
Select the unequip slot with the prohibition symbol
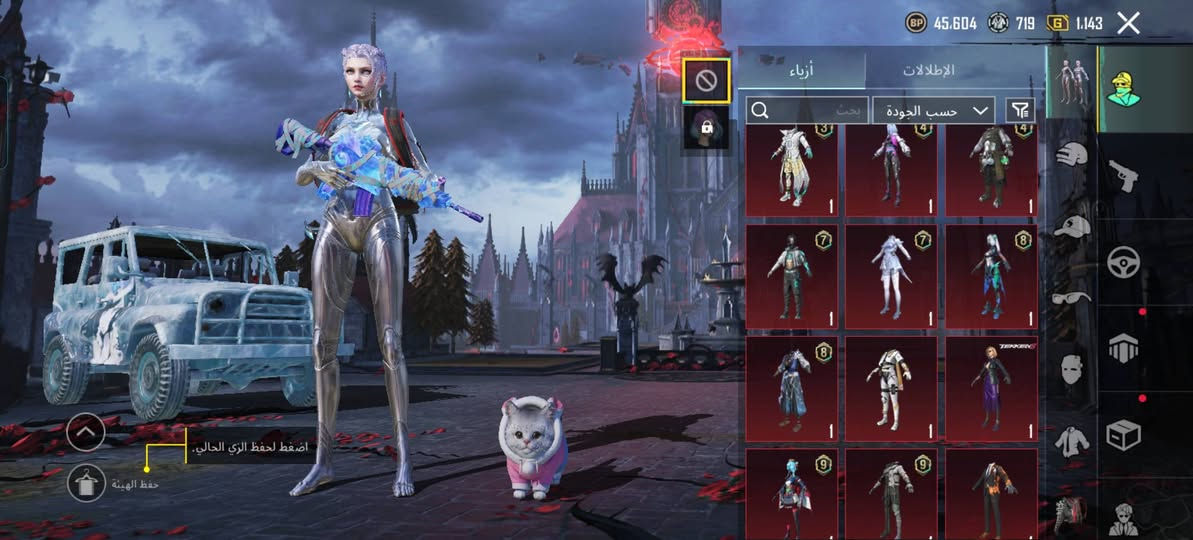point(706,80)
